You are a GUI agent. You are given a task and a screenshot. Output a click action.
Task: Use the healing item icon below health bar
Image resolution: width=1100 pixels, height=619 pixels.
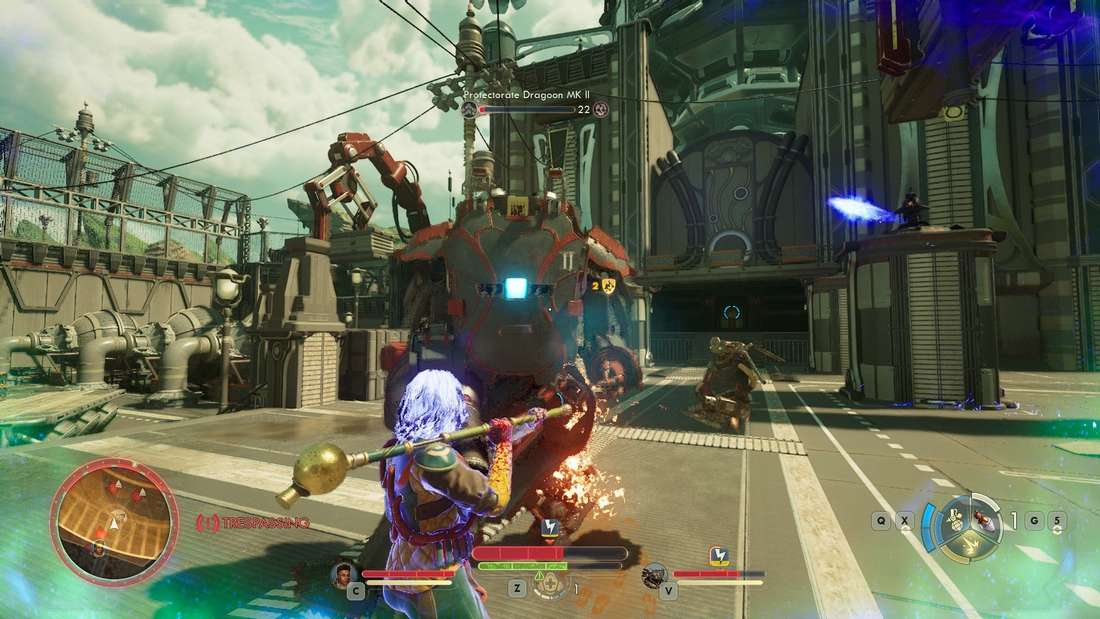[551, 586]
